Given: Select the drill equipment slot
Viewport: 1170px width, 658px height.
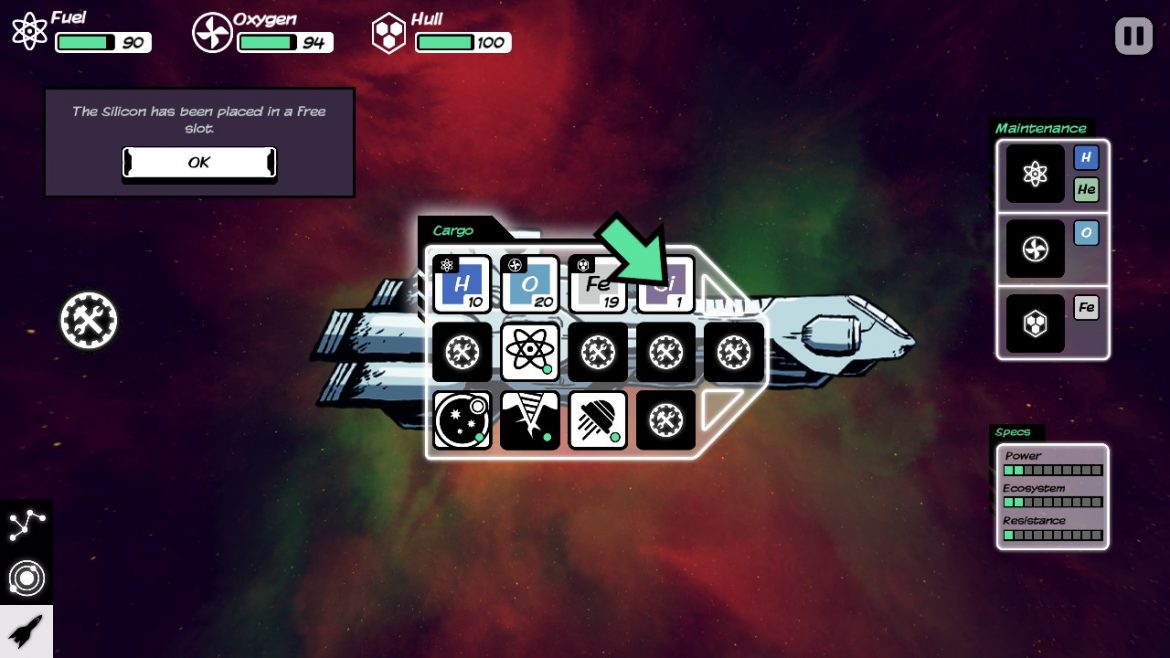Looking at the screenshot, I should pos(529,420).
